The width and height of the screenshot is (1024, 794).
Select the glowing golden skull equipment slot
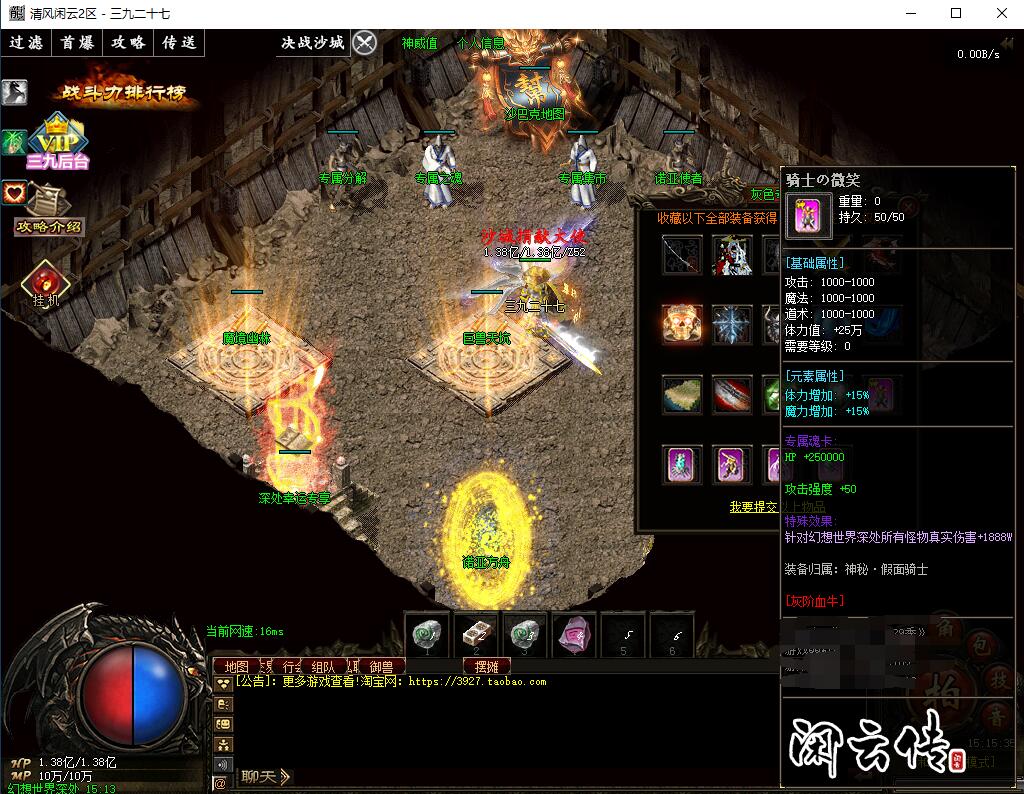tap(682, 325)
